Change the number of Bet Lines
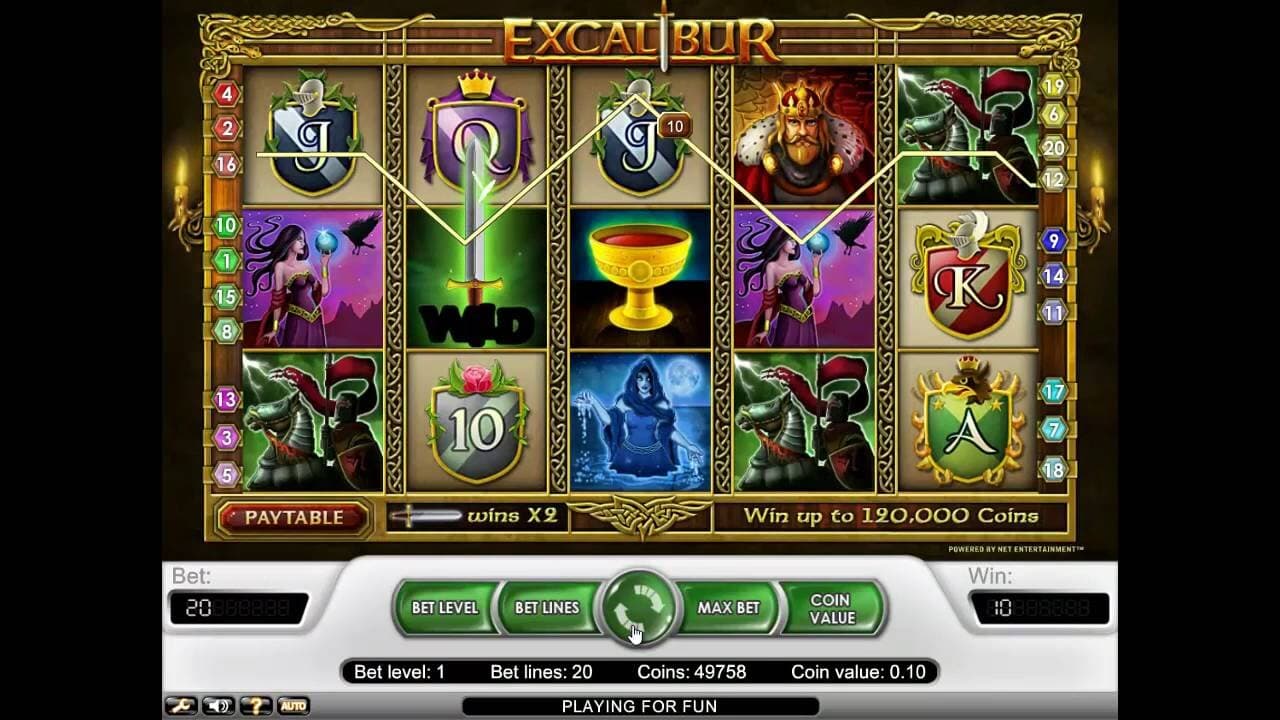The image size is (1280, 720). pos(547,608)
